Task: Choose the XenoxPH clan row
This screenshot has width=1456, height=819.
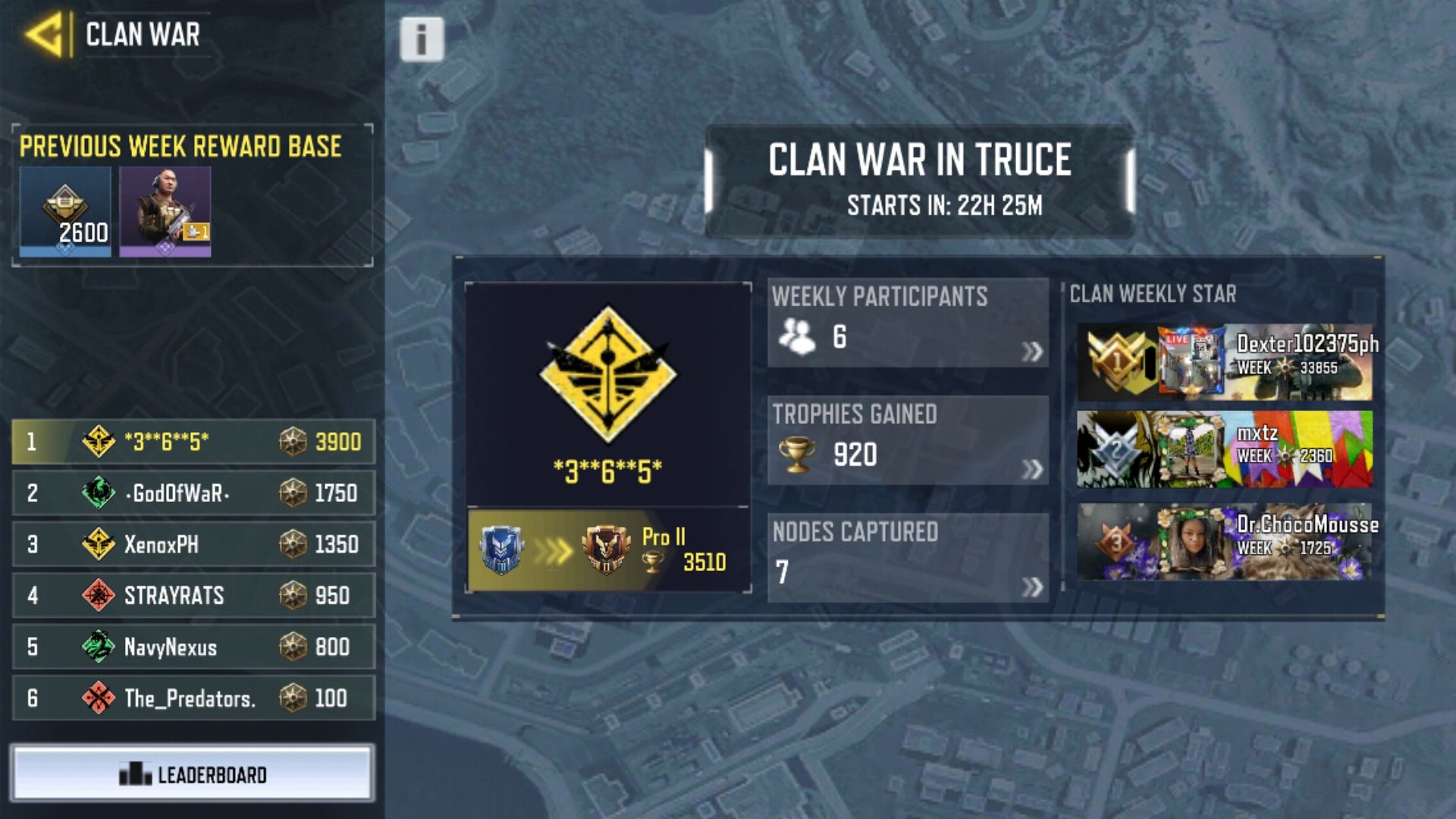Action: tap(193, 544)
